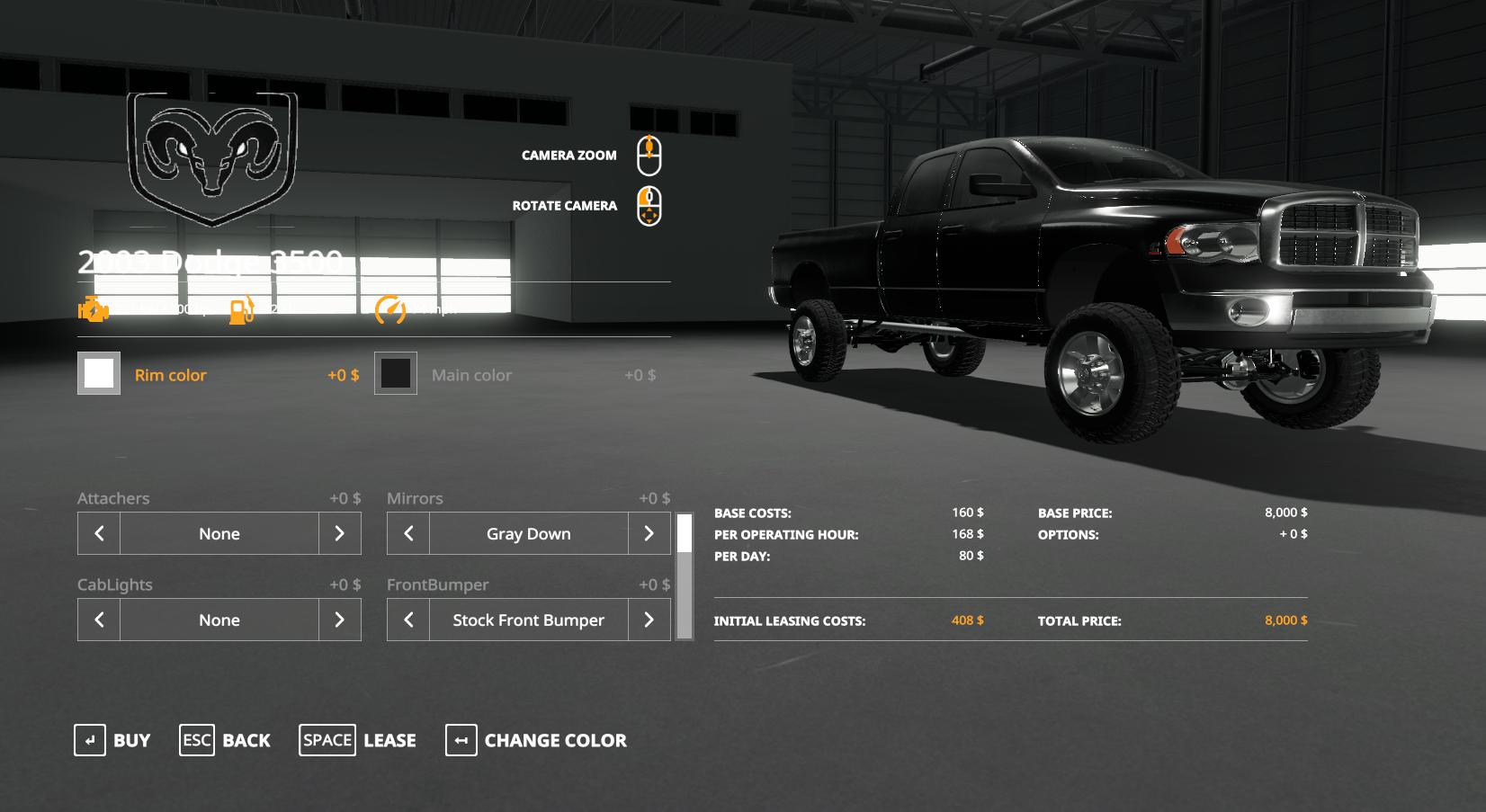Advance CabLights to the next setting
This screenshot has height=812, width=1486.
click(340, 620)
